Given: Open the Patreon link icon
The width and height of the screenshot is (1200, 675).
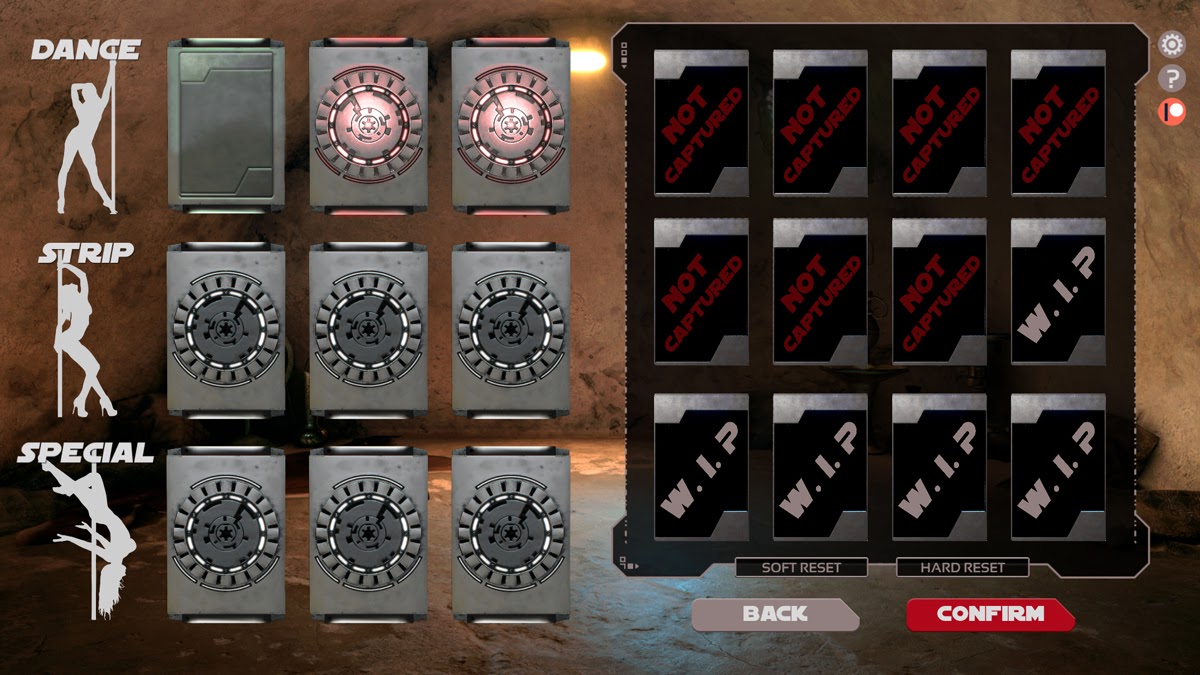Looking at the screenshot, I should click(1171, 112).
